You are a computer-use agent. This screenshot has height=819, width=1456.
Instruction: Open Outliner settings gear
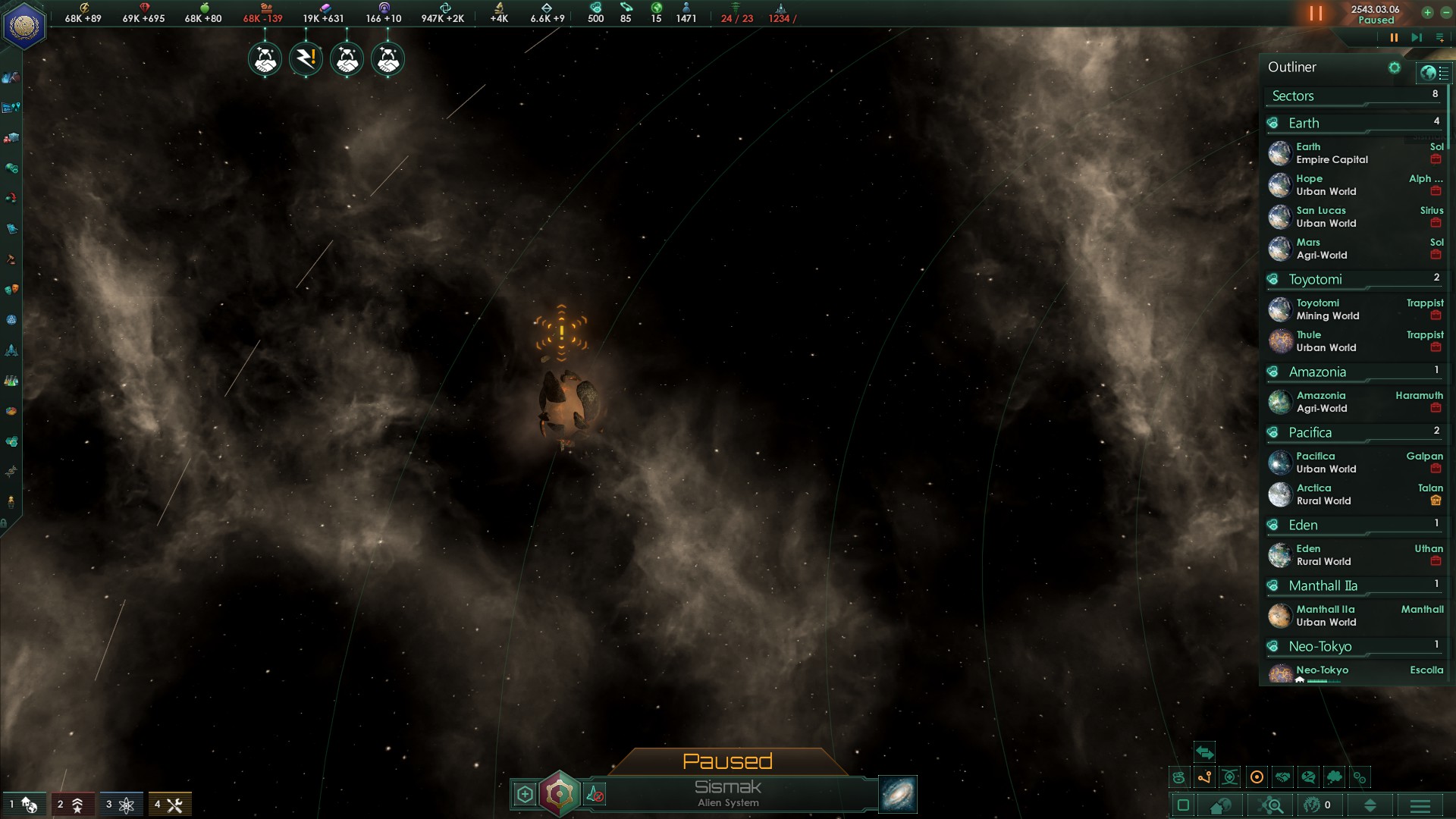[1394, 67]
